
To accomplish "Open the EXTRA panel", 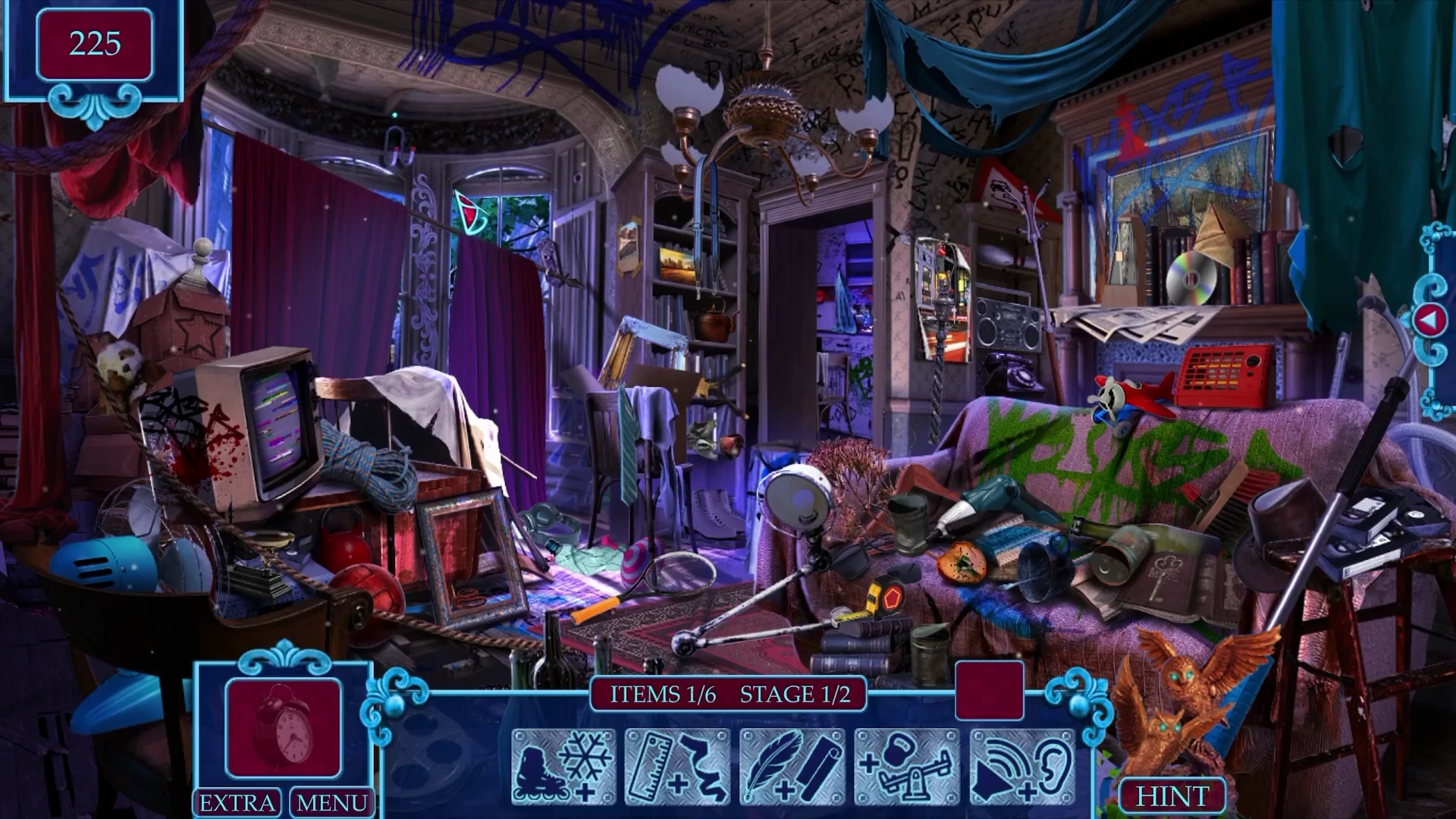I will [237, 802].
